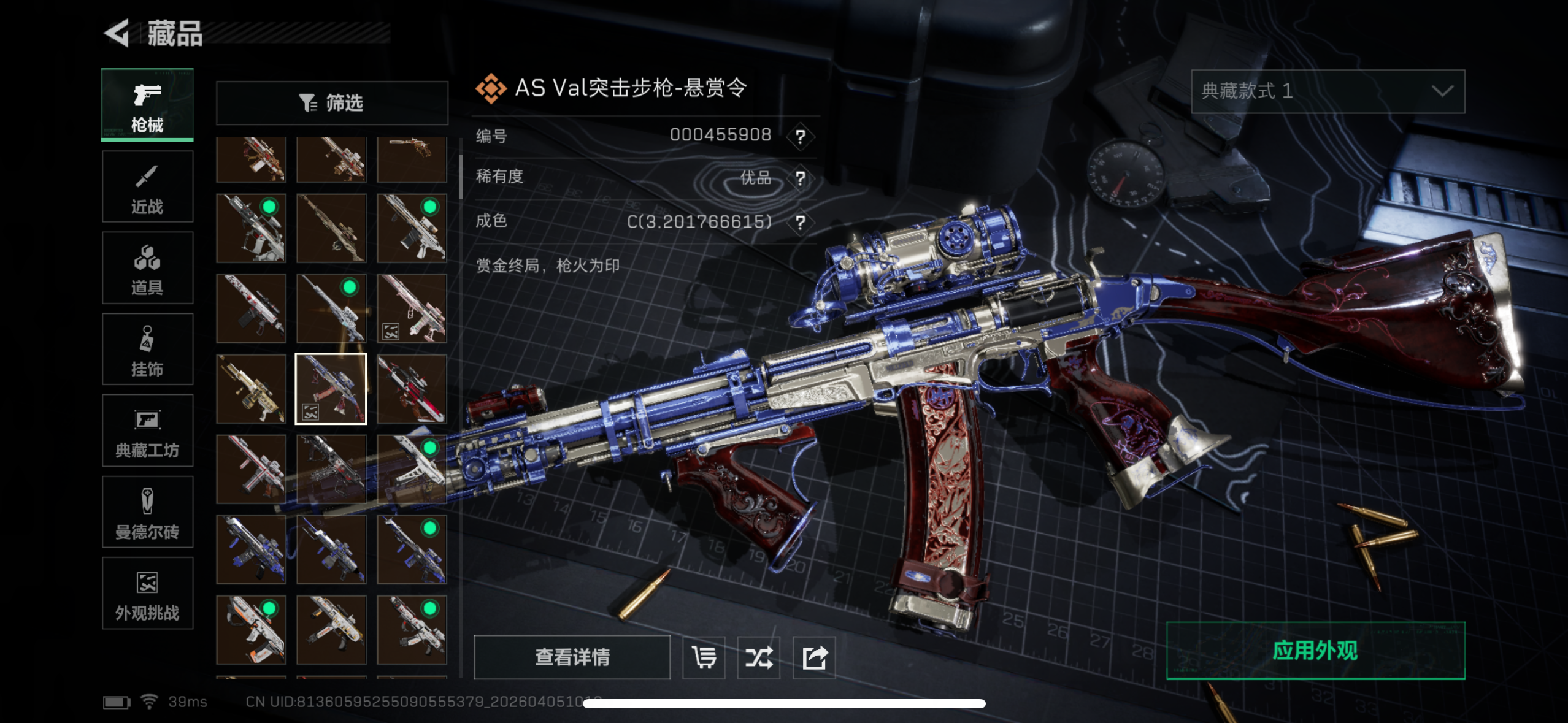
Task: Select the 道具 items category
Action: coord(147,268)
